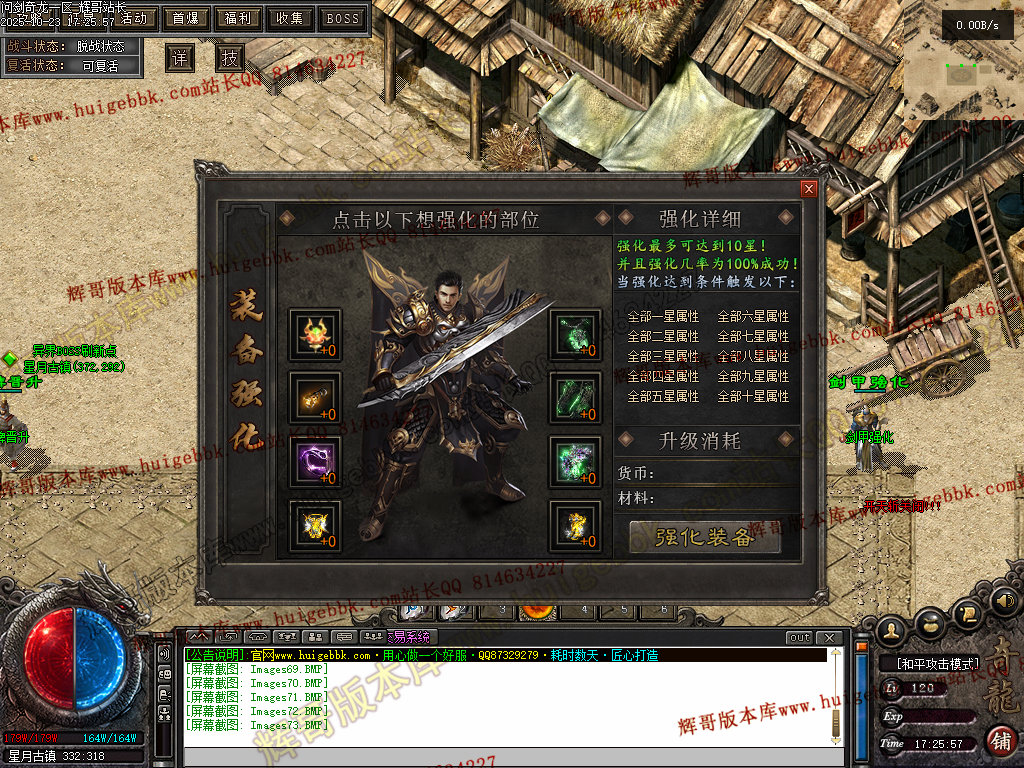Image resolution: width=1024 pixels, height=768 pixels.
Task: Open the 铺 shop button
Action: click(999, 741)
